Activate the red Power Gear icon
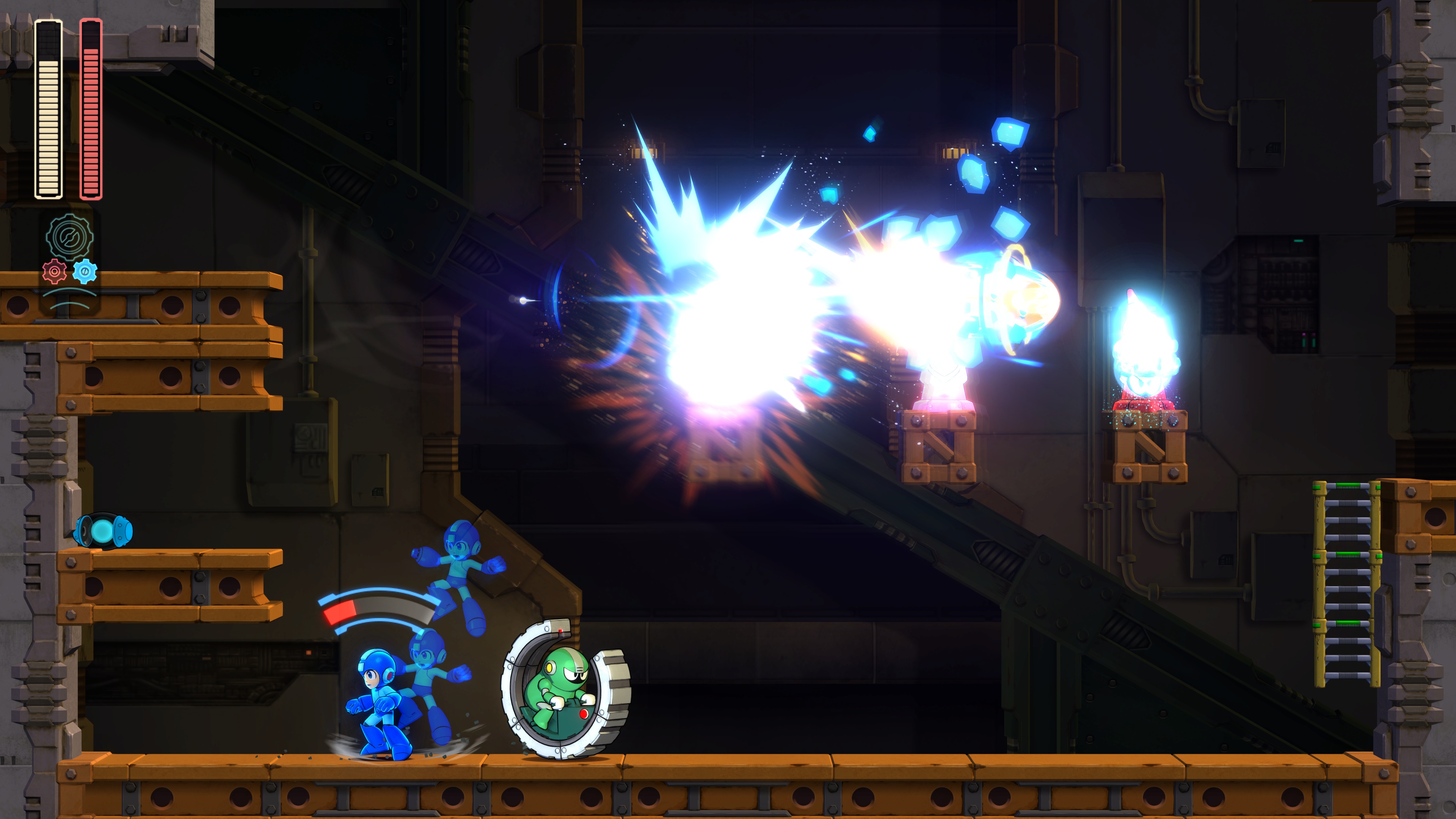The image size is (1456, 819). pos(54,272)
